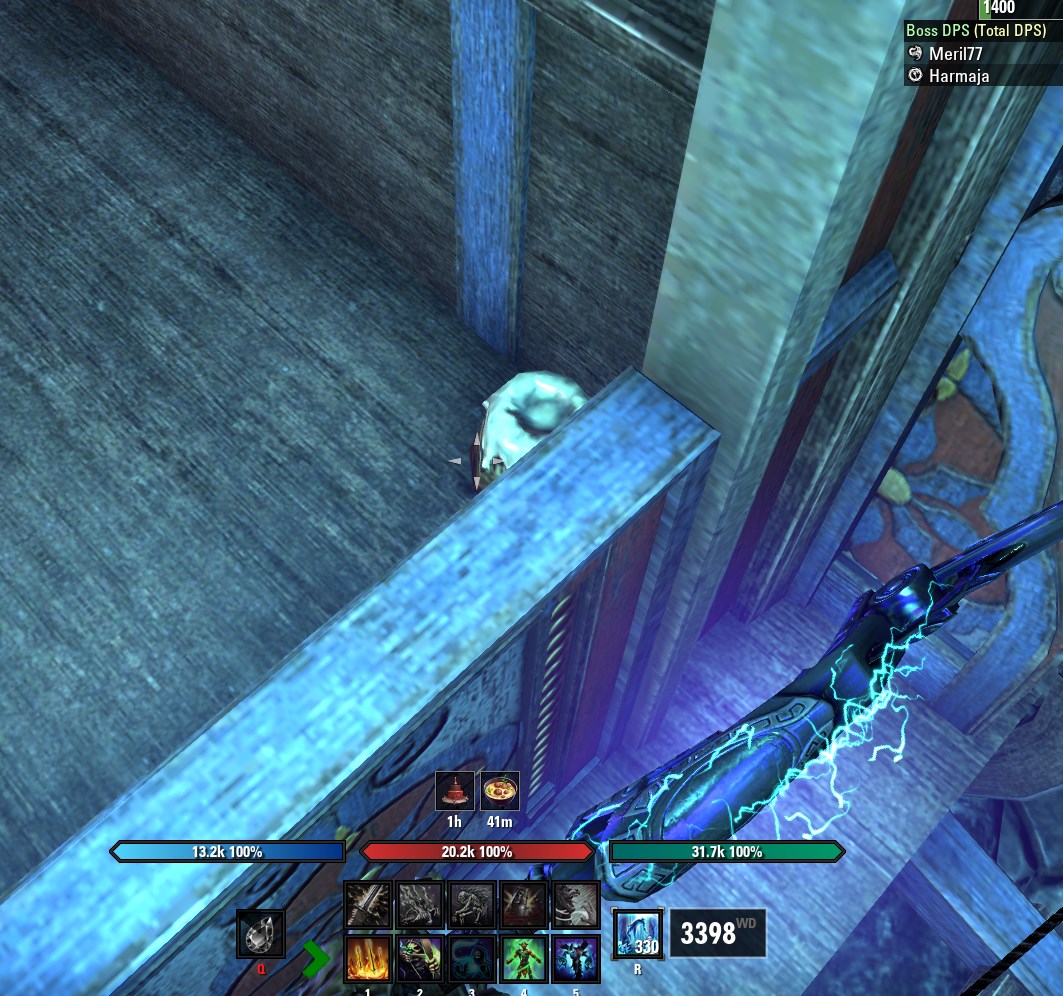Screen dimensions: 1063x996
Task: Activate the dark blue armored figure ability
Action: coord(576,960)
